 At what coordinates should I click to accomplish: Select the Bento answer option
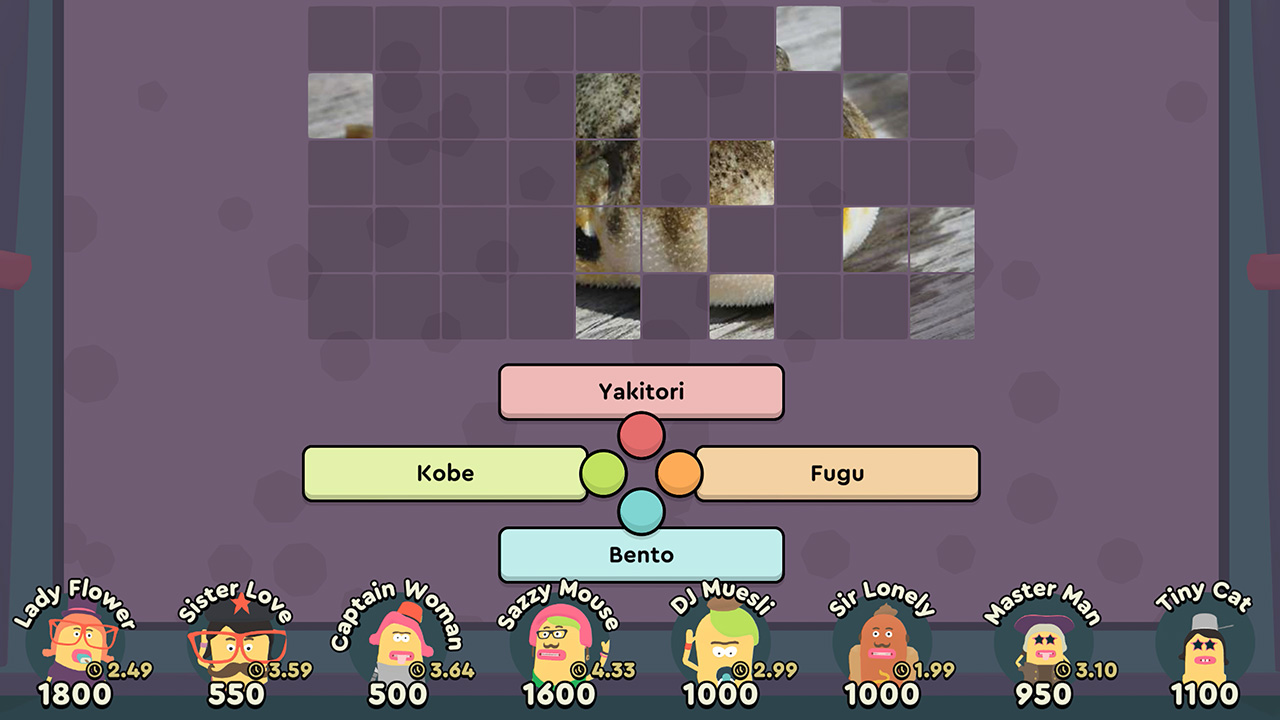click(640, 555)
